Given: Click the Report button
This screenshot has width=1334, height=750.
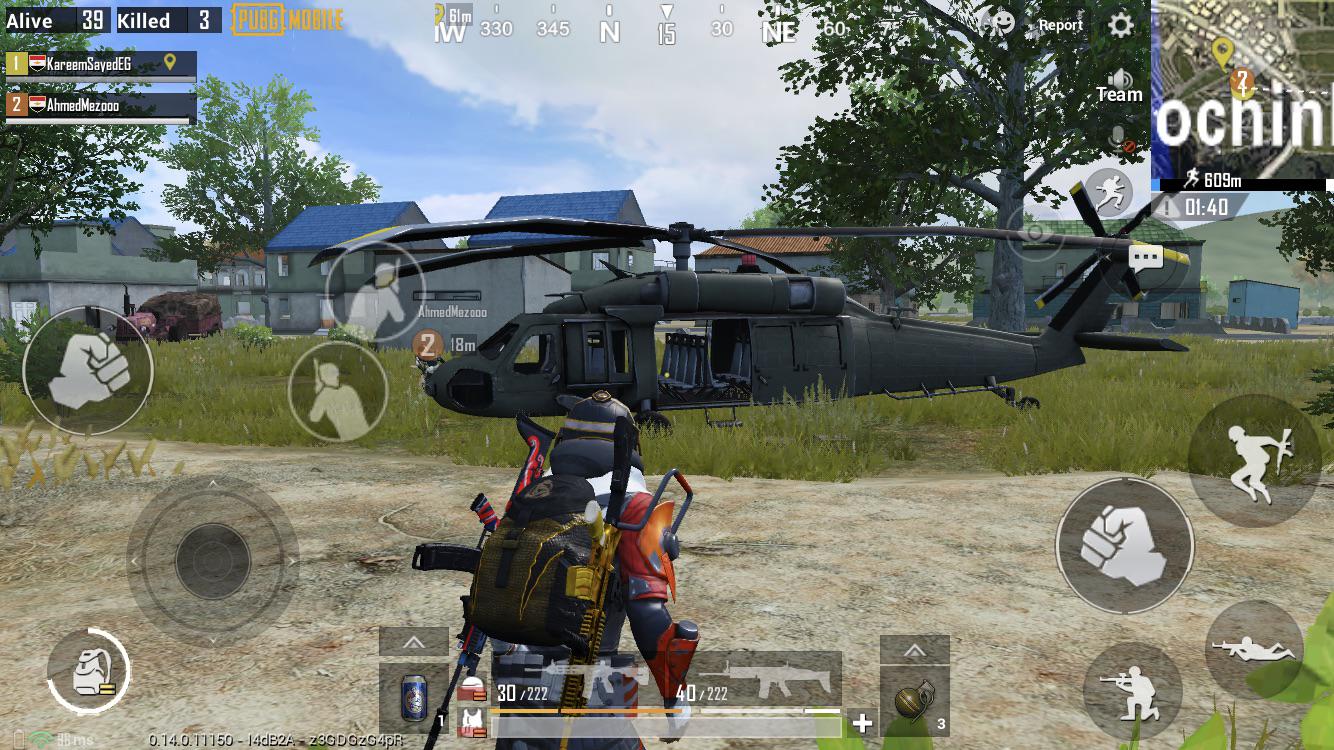Looking at the screenshot, I should point(1061,25).
